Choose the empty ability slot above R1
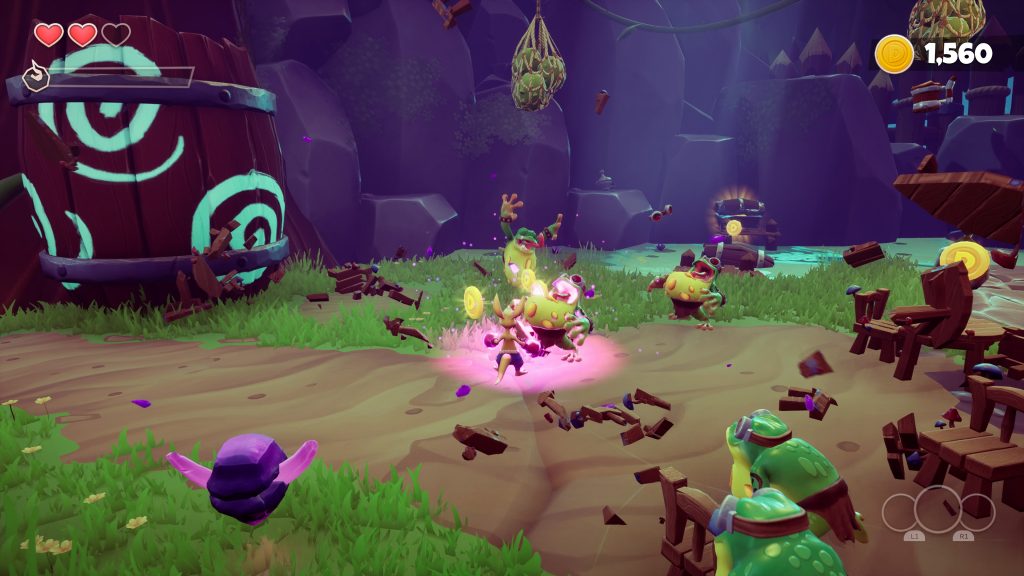Viewport: 1024px width, 576px height. 977,513
